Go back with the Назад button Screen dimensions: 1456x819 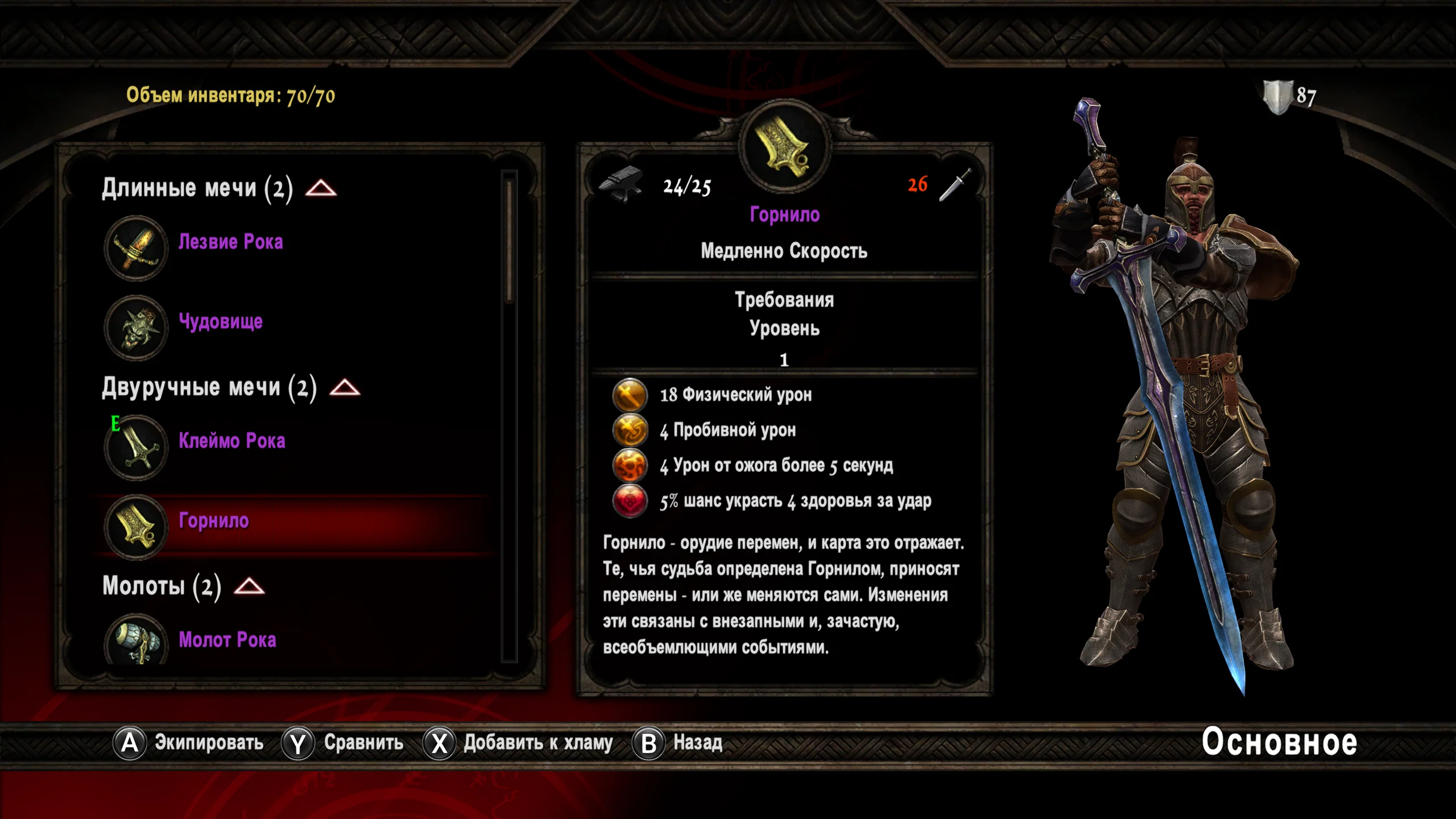678,743
